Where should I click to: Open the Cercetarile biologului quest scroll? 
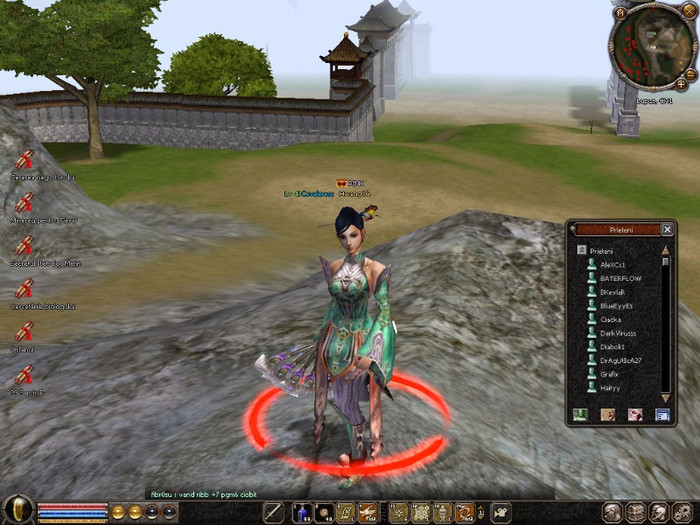click(25, 288)
